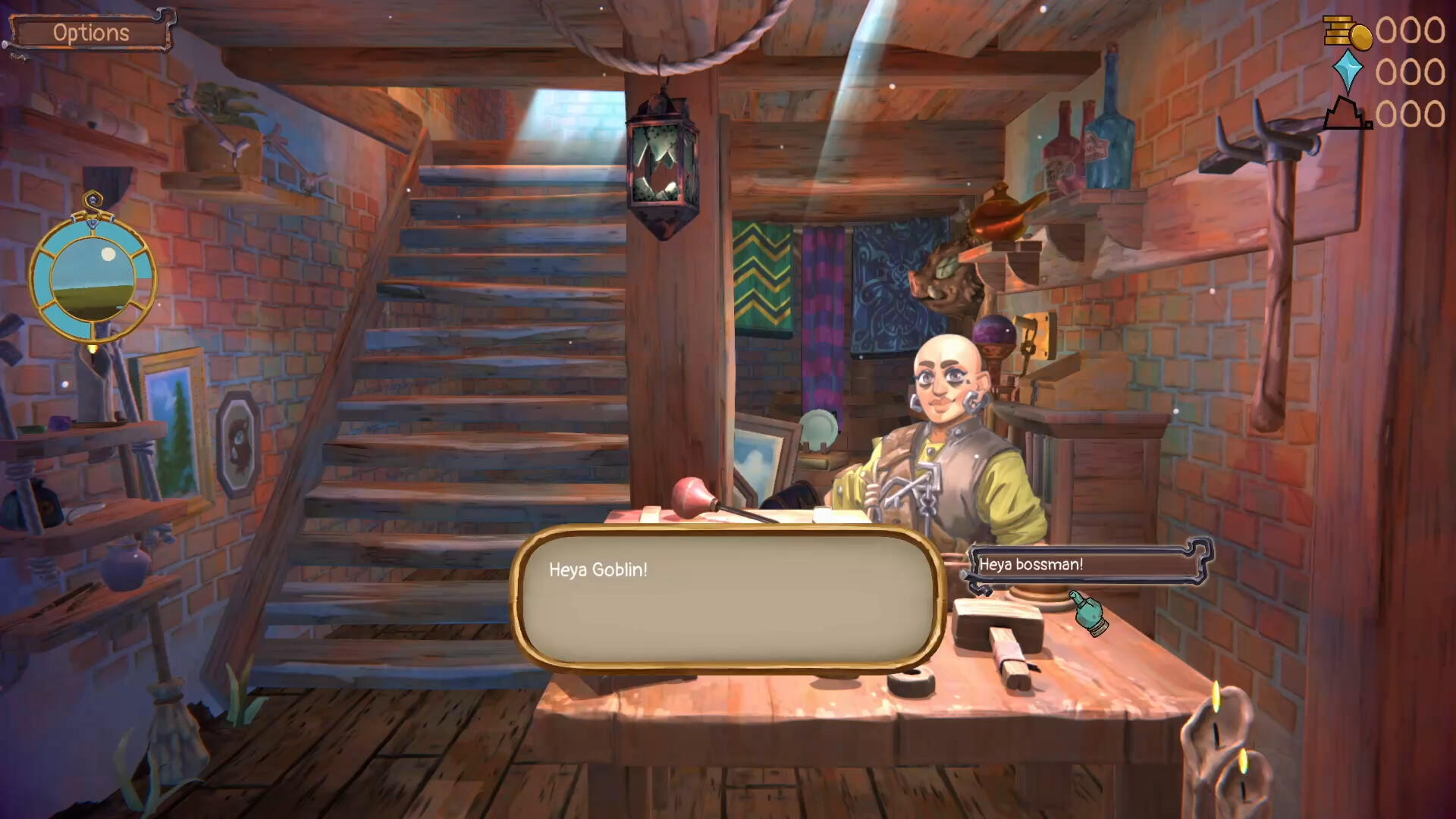Image resolution: width=1456 pixels, height=819 pixels.
Task: Click the gold coins currency icon
Action: click(1348, 34)
